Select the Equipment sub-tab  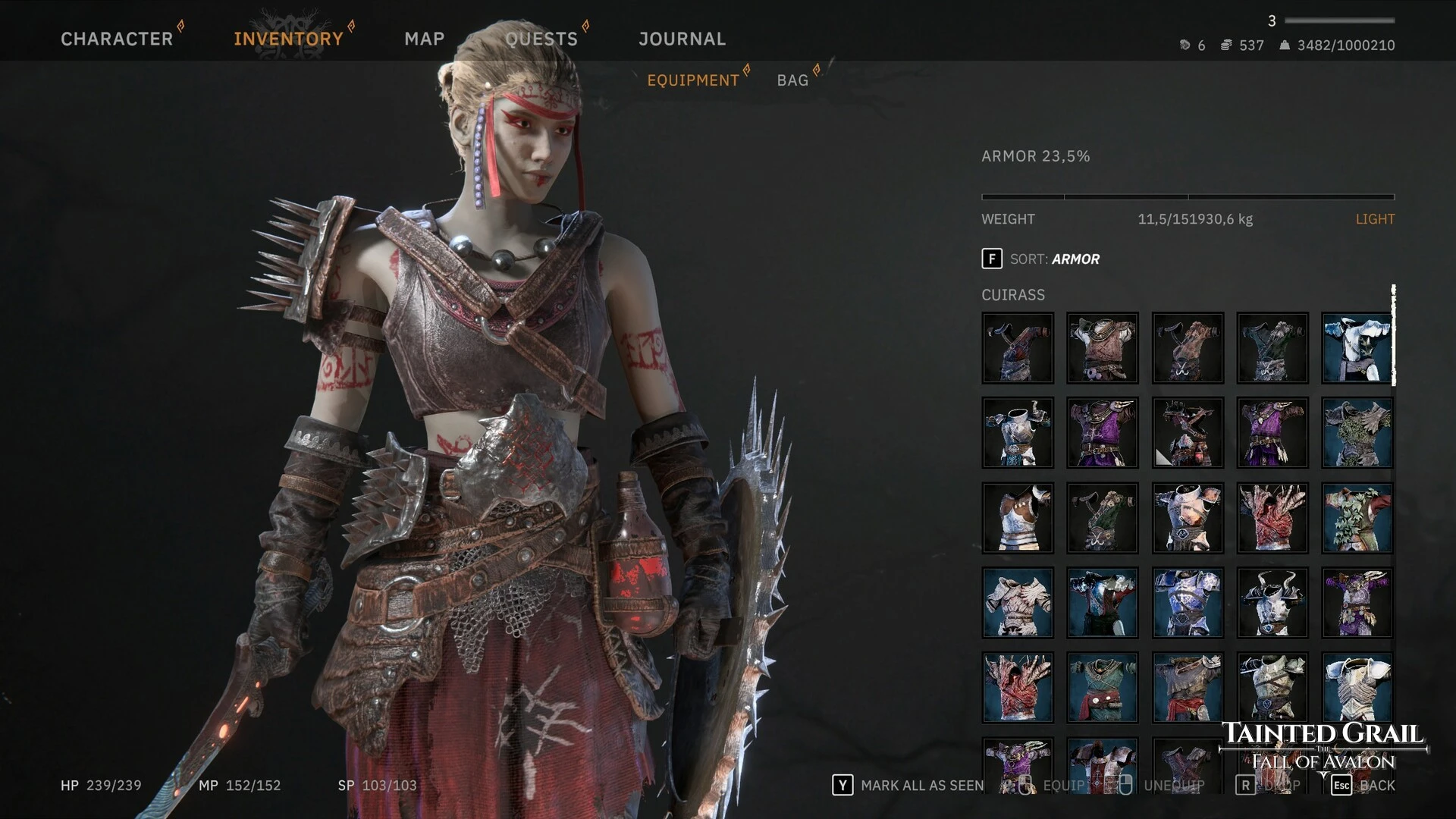[692, 80]
